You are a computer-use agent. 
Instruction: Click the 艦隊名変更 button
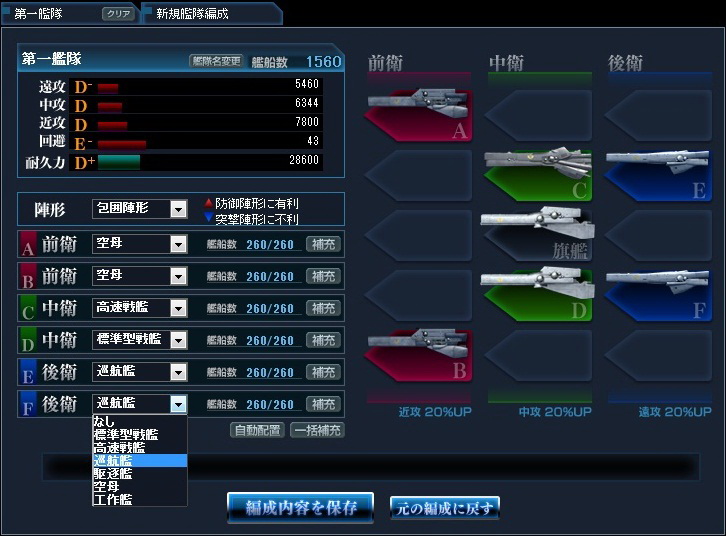pos(216,61)
